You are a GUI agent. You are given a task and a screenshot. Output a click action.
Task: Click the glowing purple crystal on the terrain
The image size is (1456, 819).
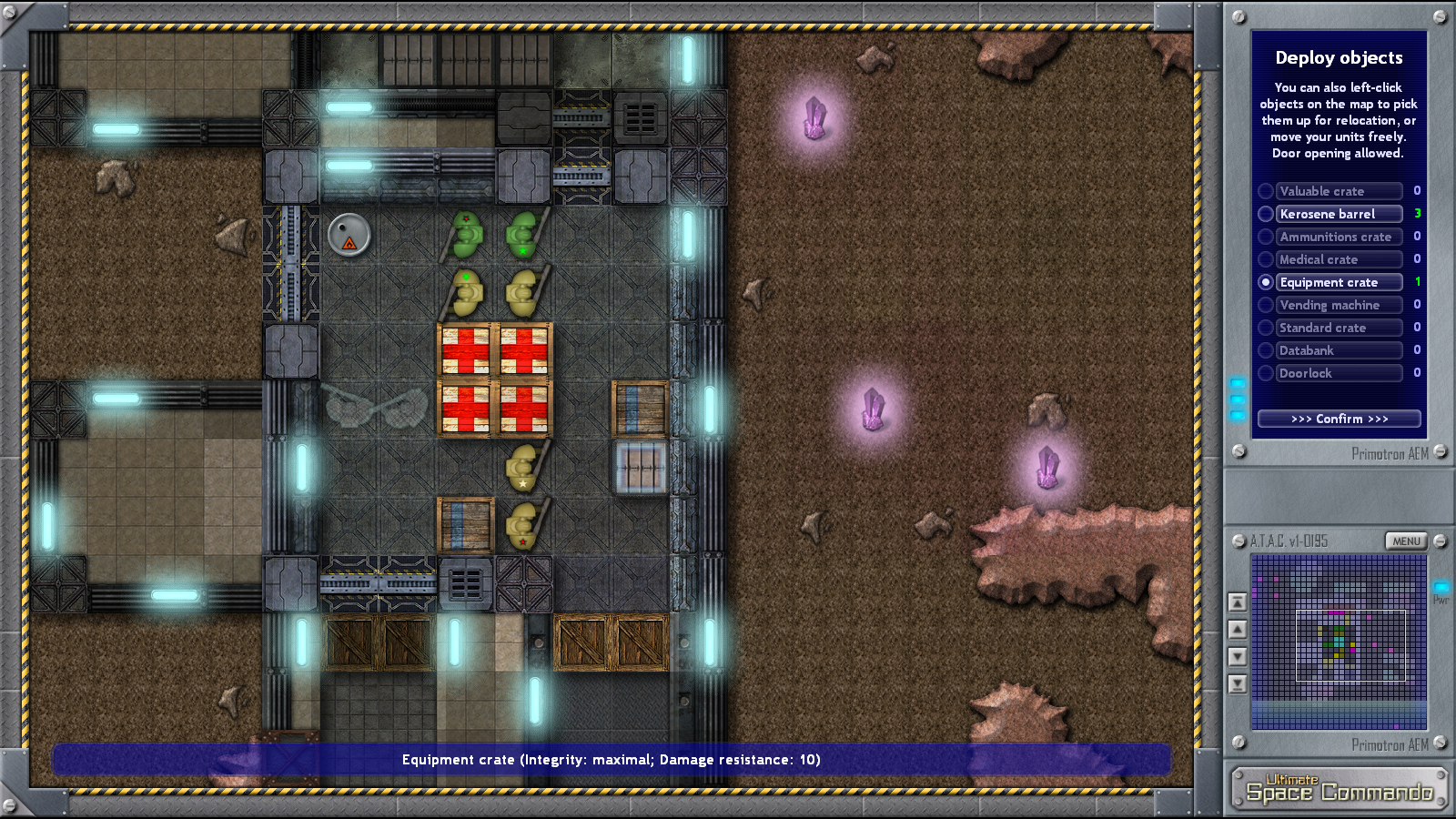[x=816, y=118]
